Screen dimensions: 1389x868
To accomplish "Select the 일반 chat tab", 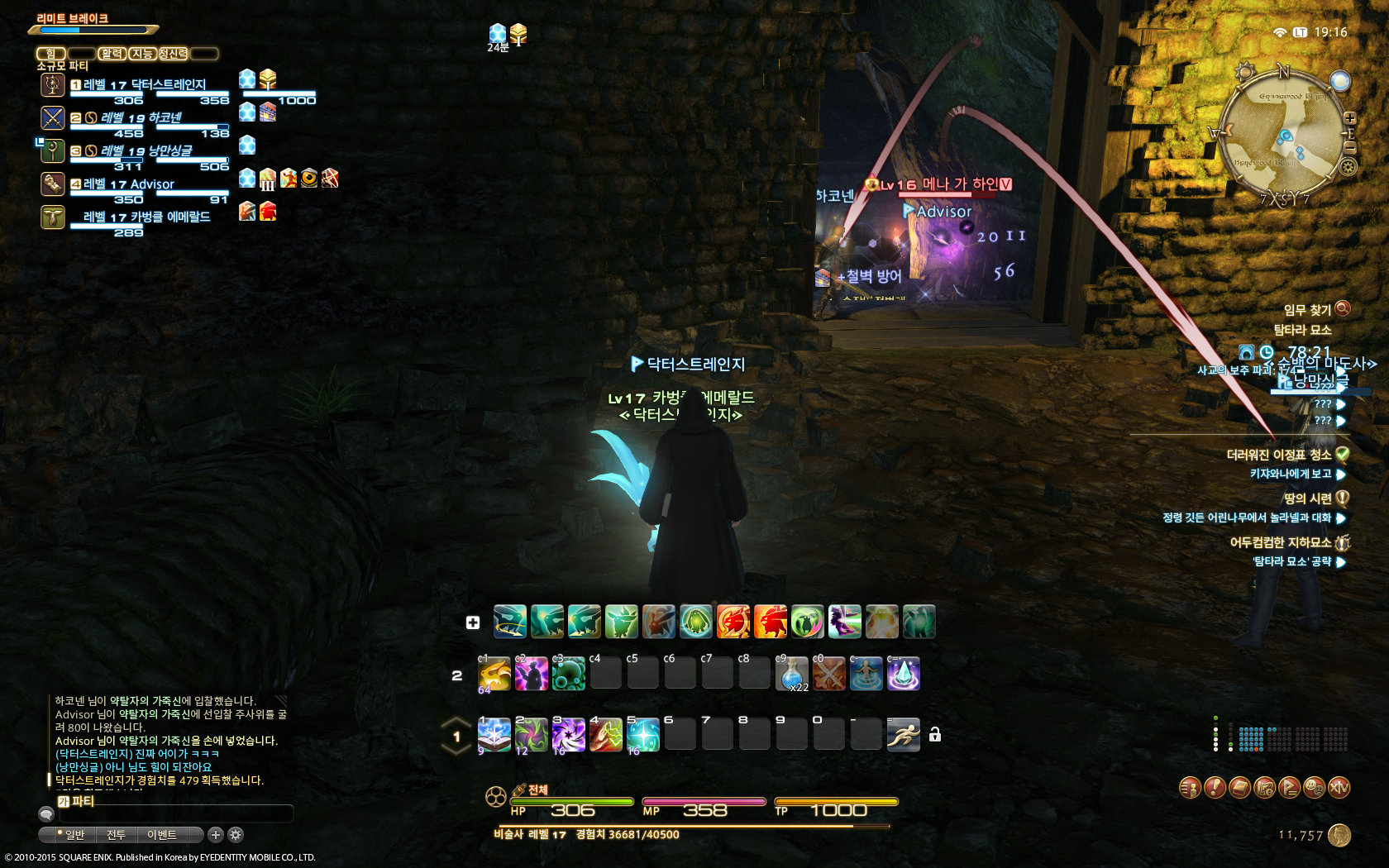I will pyautogui.click(x=74, y=835).
